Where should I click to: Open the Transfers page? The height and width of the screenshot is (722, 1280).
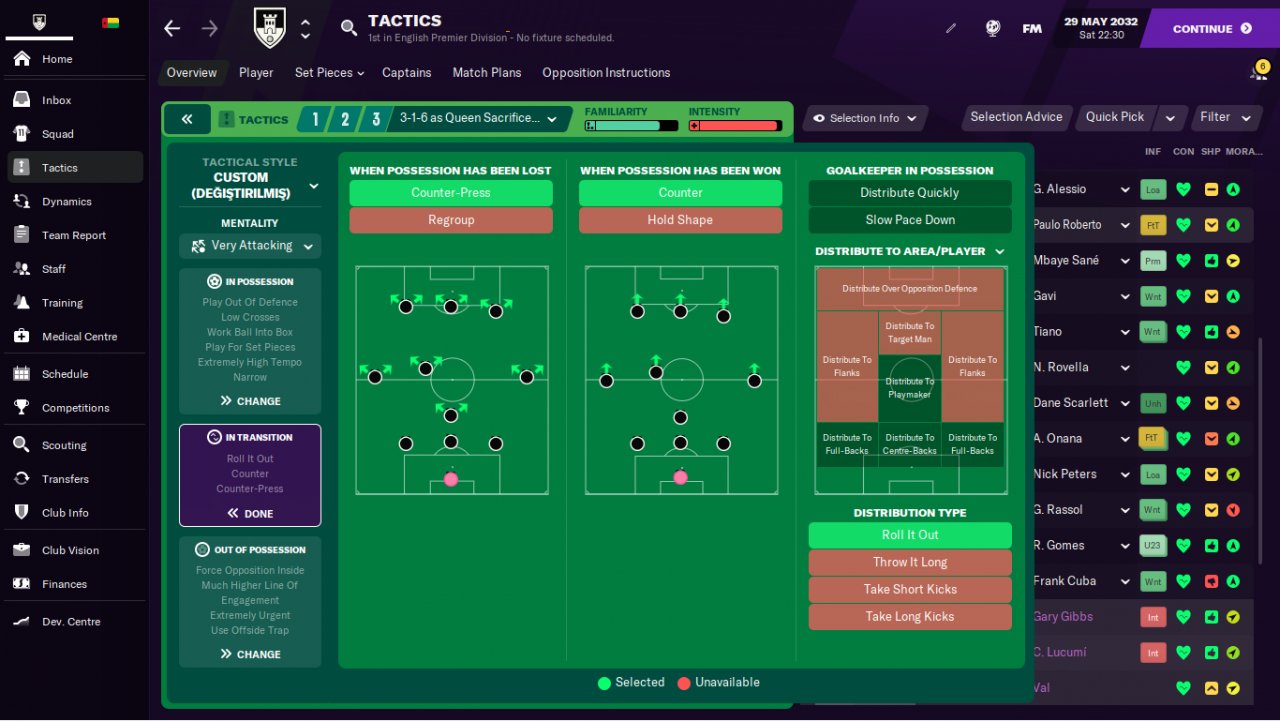pos(65,479)
